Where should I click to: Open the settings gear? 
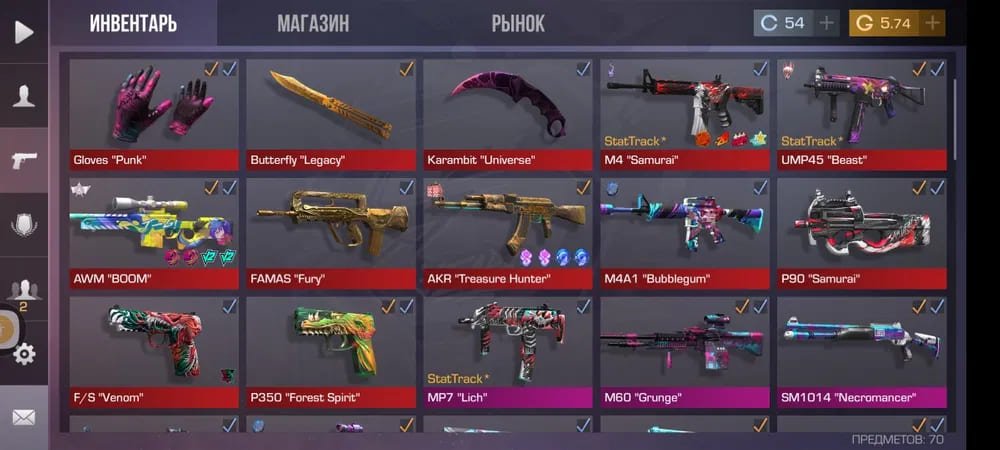(24, 353)
